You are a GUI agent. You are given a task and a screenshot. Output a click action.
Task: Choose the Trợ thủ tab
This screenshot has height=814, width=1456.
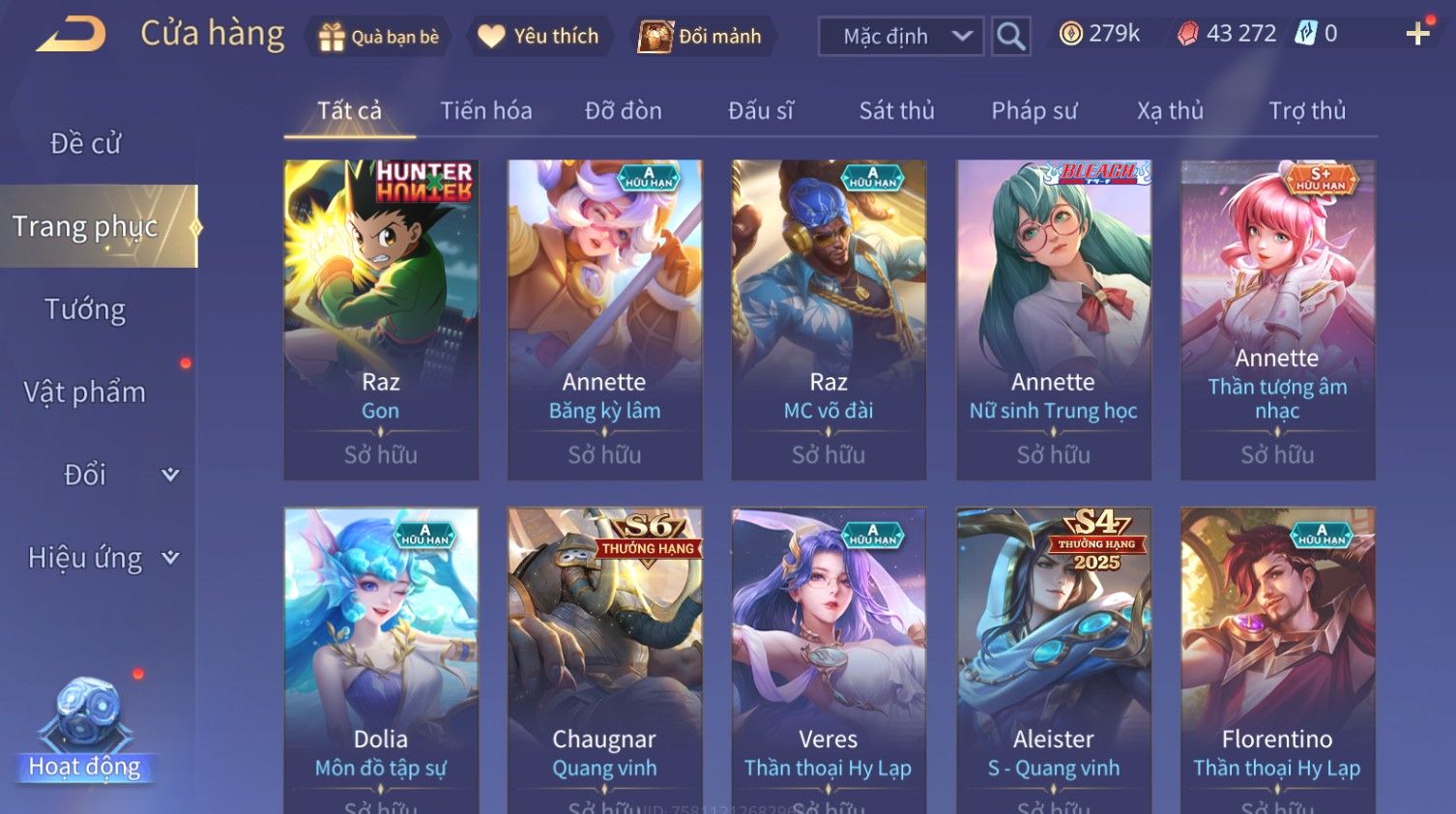1307,111
